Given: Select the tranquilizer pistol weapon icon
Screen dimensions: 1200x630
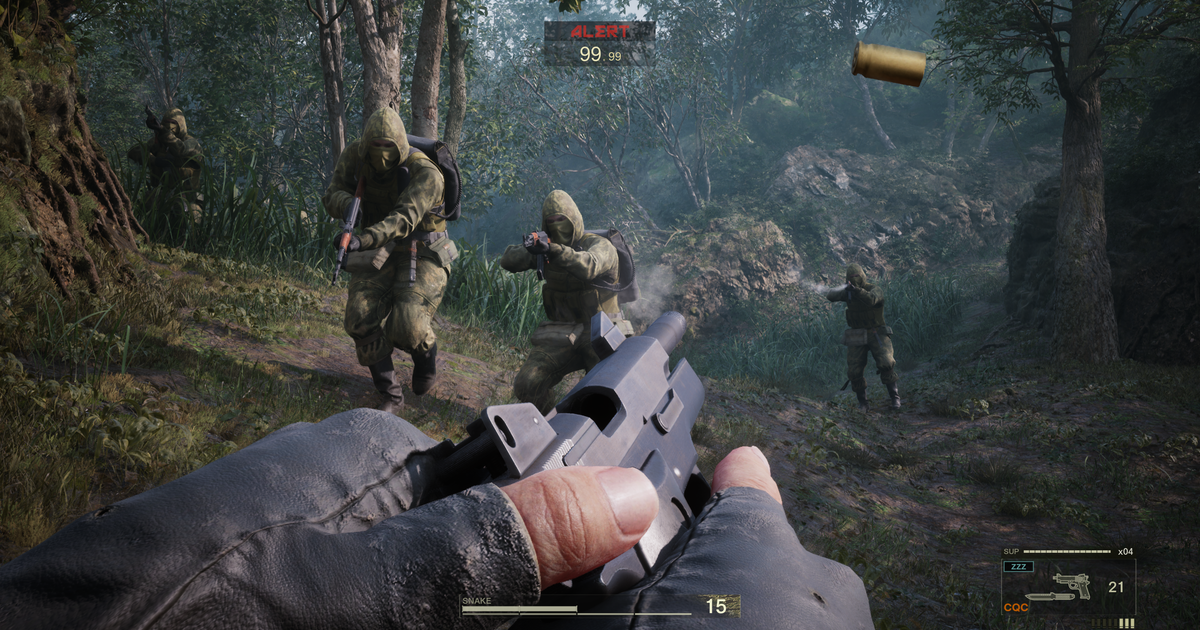Looking at the screenshot, I should pyautogui.click(x=1071, y=584).
